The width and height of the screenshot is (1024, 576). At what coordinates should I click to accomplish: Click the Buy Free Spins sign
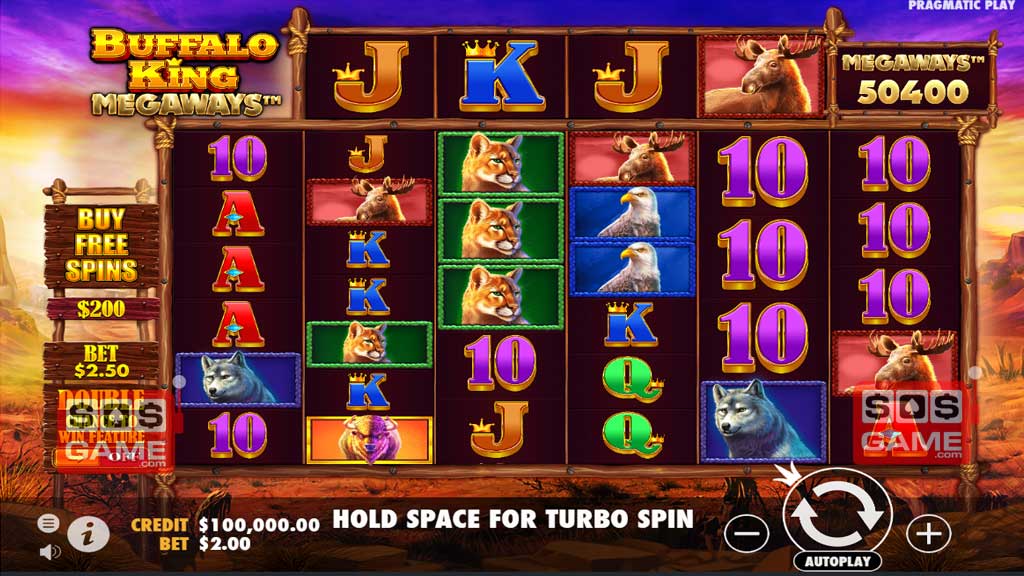(101, 244)
